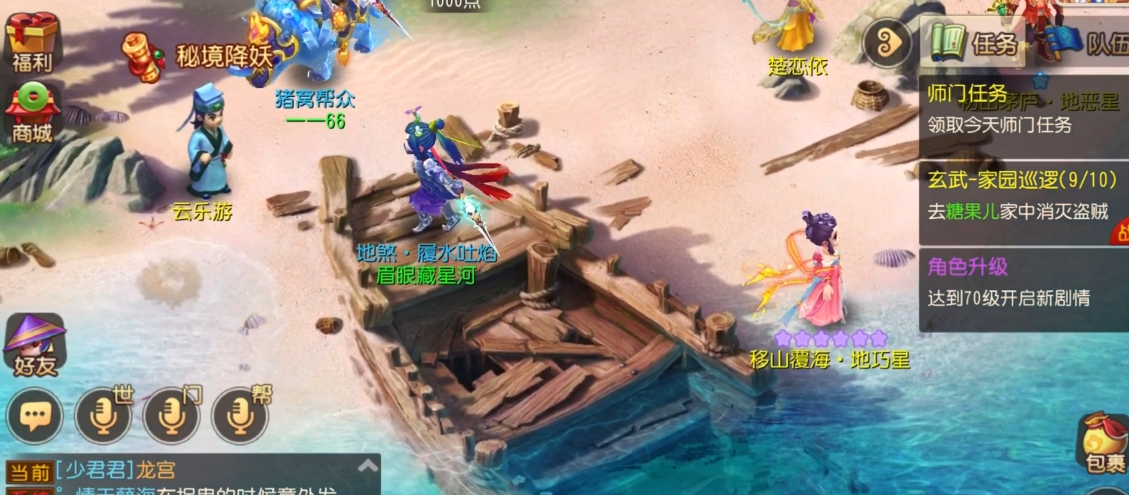Activate the 门 sect voice microphone
This screenshot has width=1129, height=495.
pyautogui.click(x=171, y=414)
